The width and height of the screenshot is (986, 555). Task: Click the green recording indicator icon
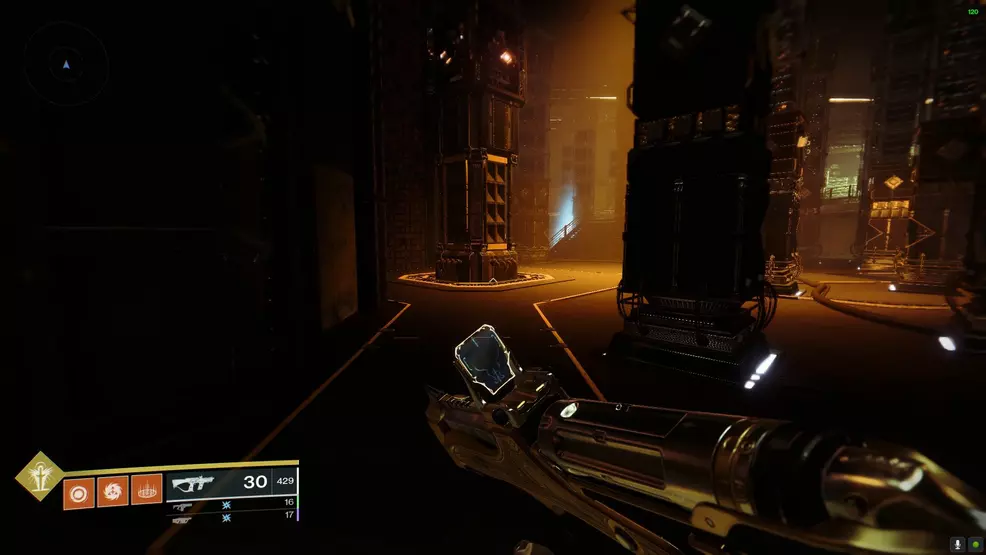975,544
